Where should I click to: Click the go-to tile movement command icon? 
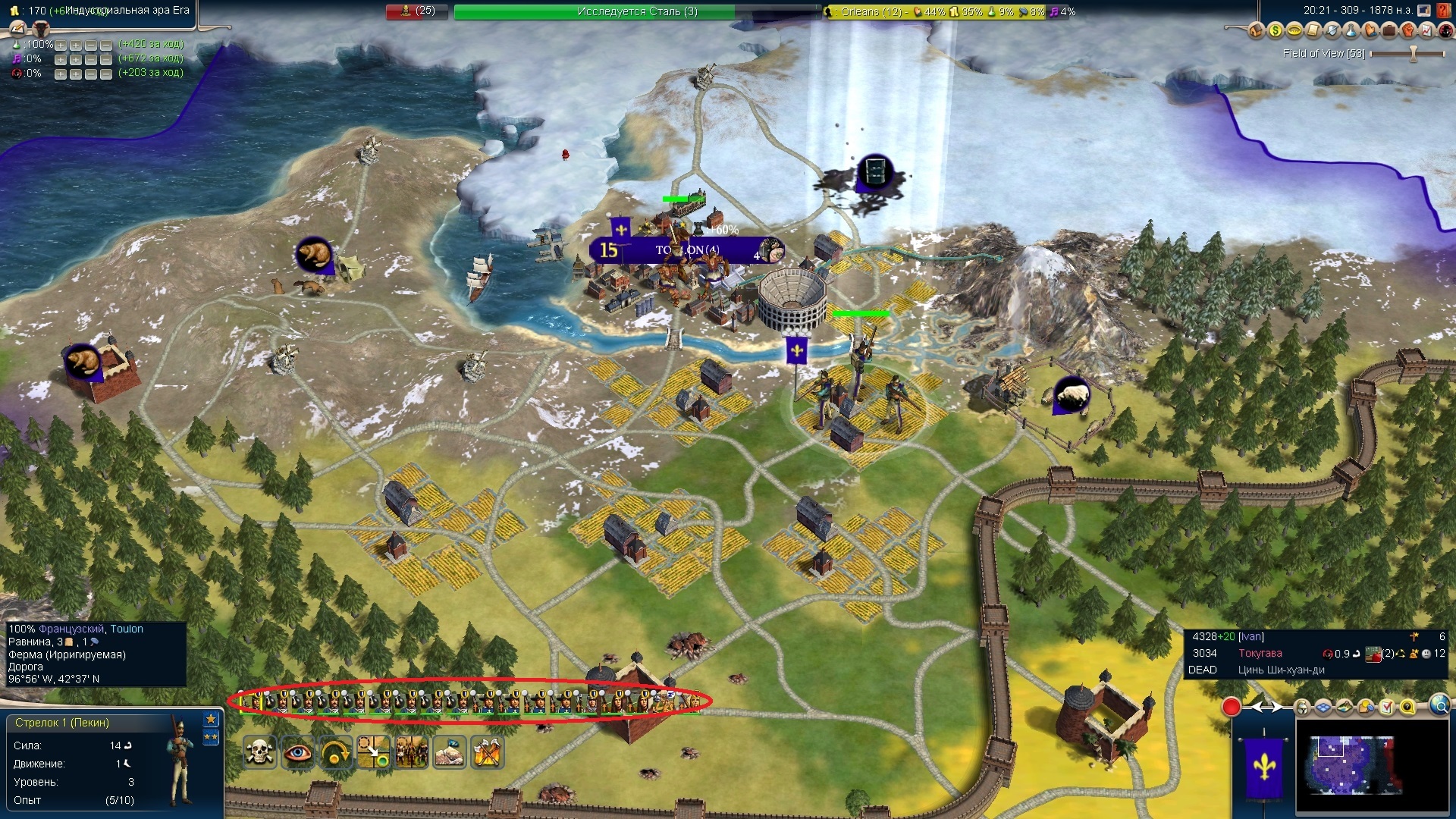373,752
